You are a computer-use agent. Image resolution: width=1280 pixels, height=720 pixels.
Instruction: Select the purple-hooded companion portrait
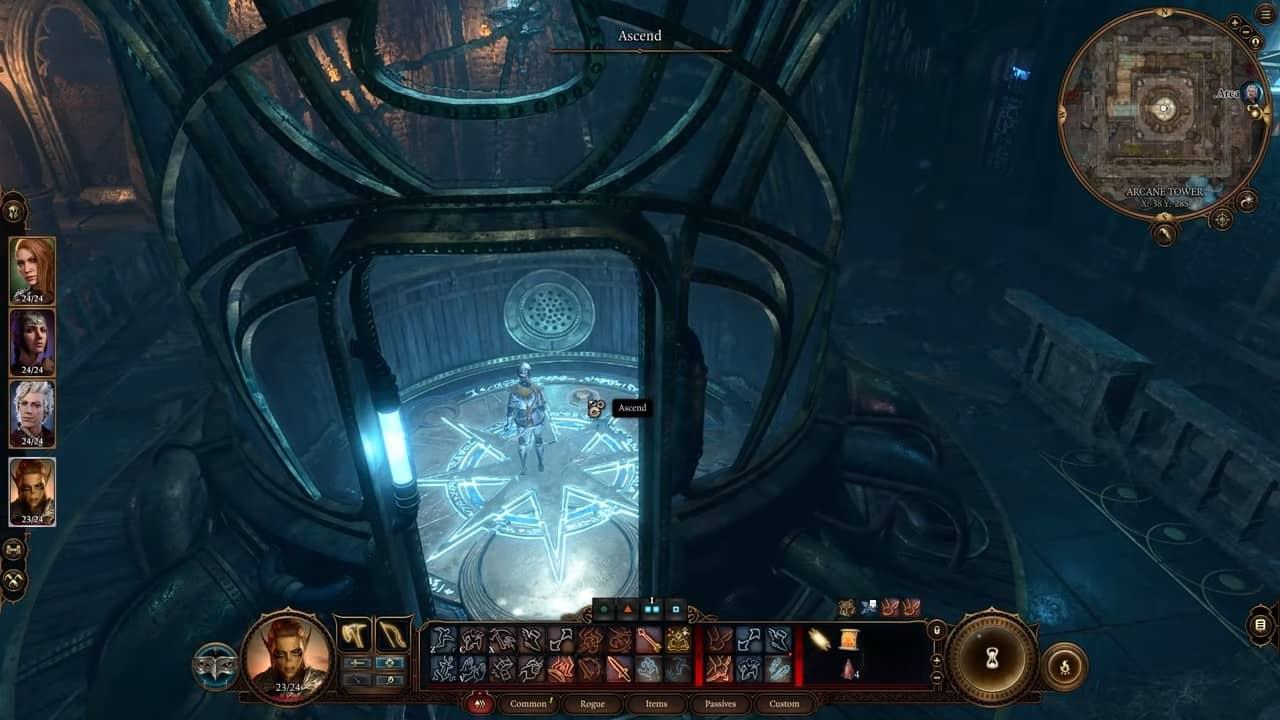[x=32, y=340]
